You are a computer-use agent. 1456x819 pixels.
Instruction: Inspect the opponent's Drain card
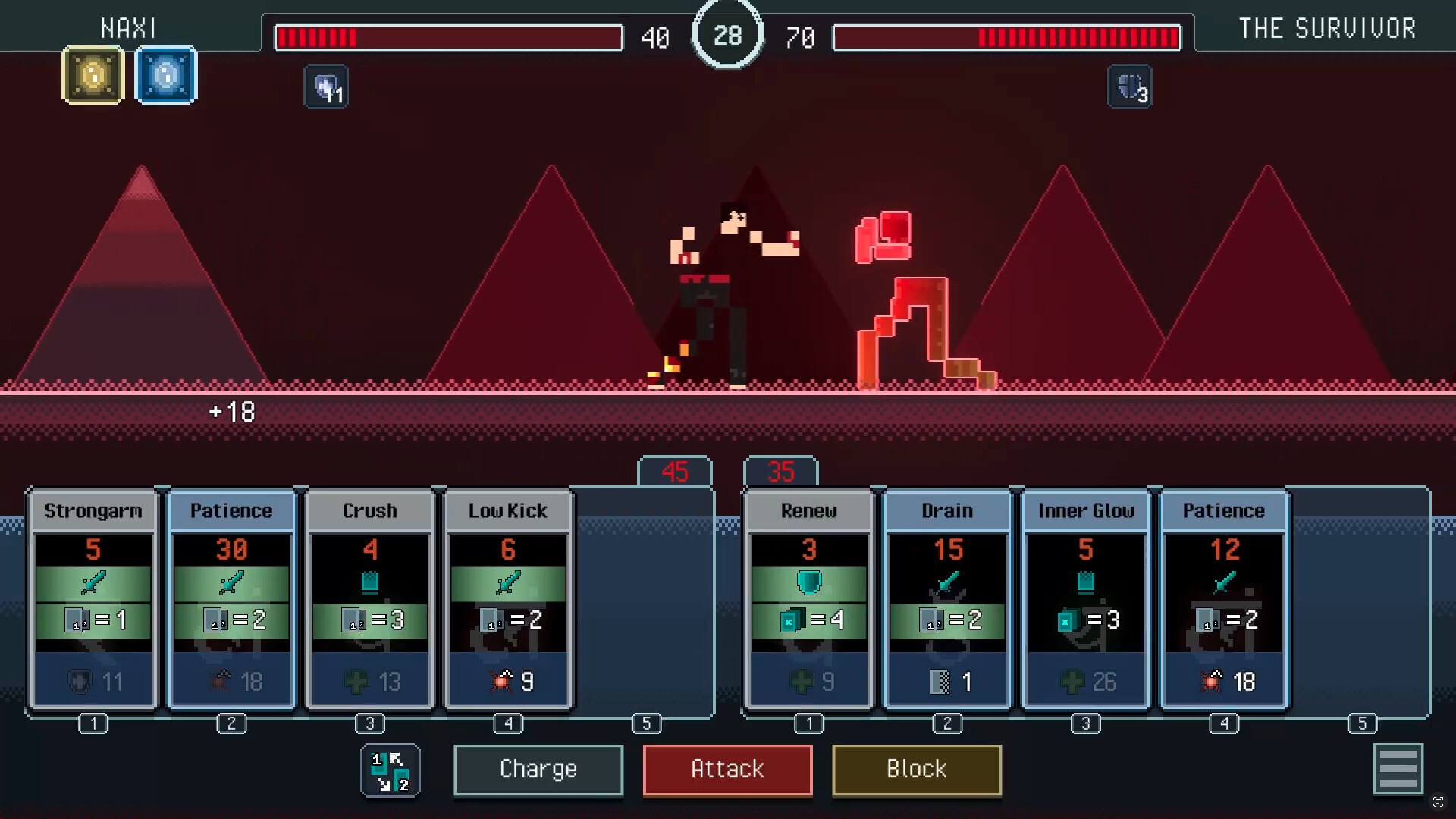[947, 599]
